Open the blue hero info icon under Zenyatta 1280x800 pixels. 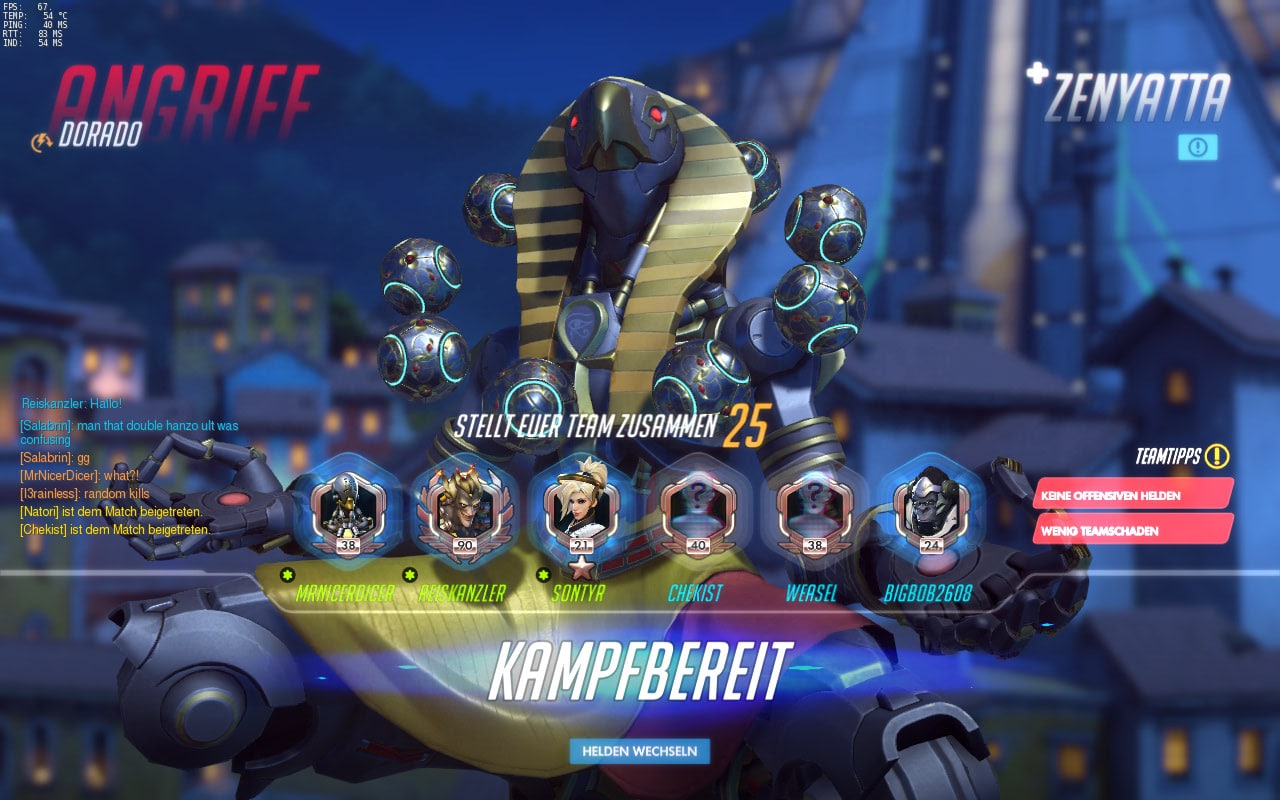point(1197,148)
